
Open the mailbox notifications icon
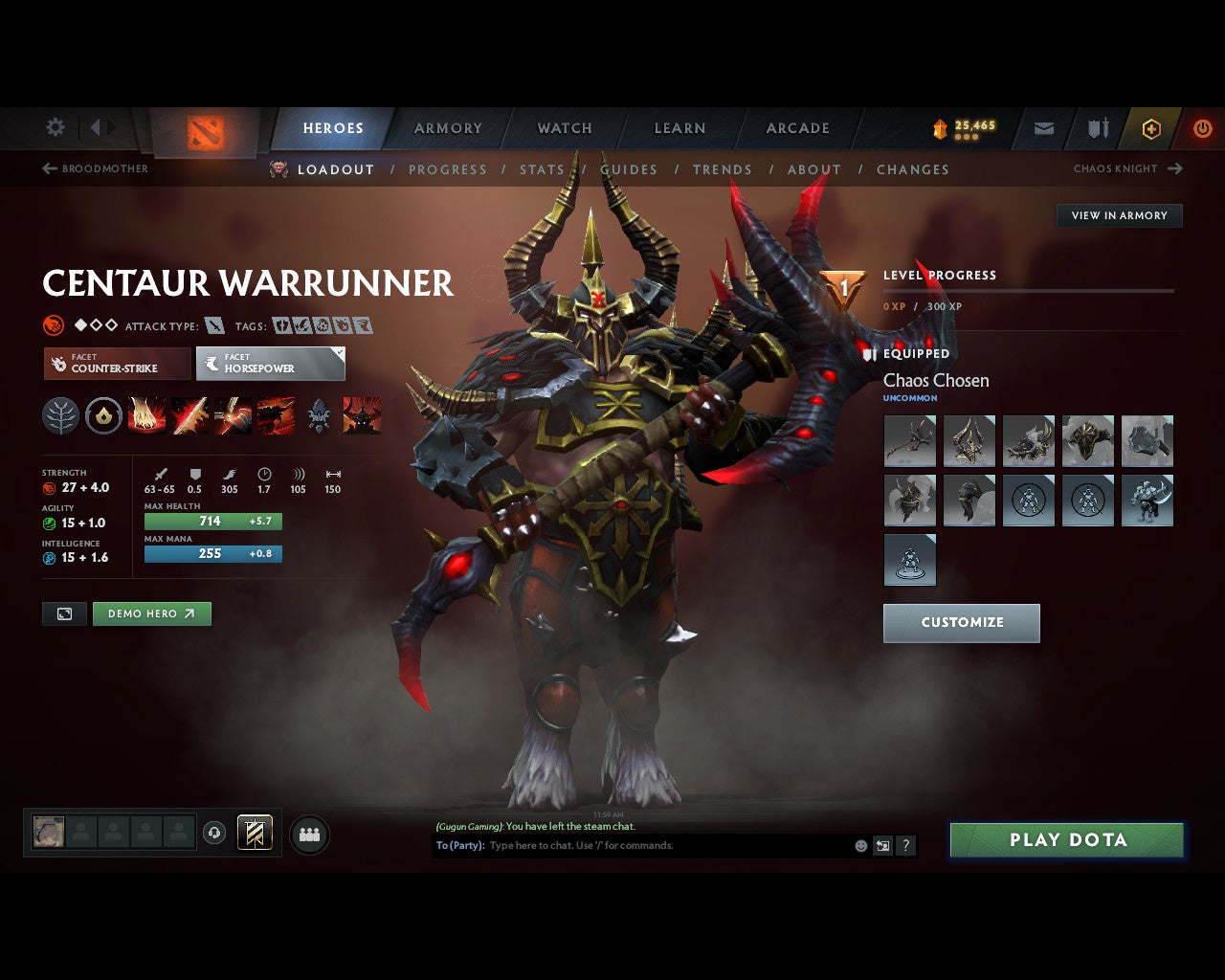pos(1043,128)
